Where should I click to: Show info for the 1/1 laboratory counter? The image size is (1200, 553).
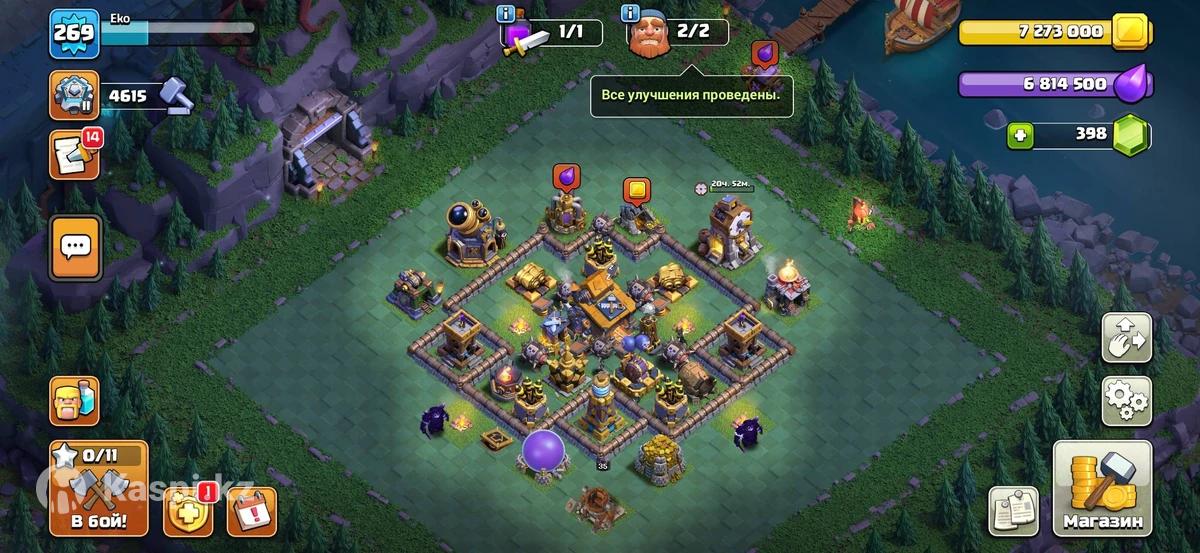pyautogui.click(x=508, y=14)
